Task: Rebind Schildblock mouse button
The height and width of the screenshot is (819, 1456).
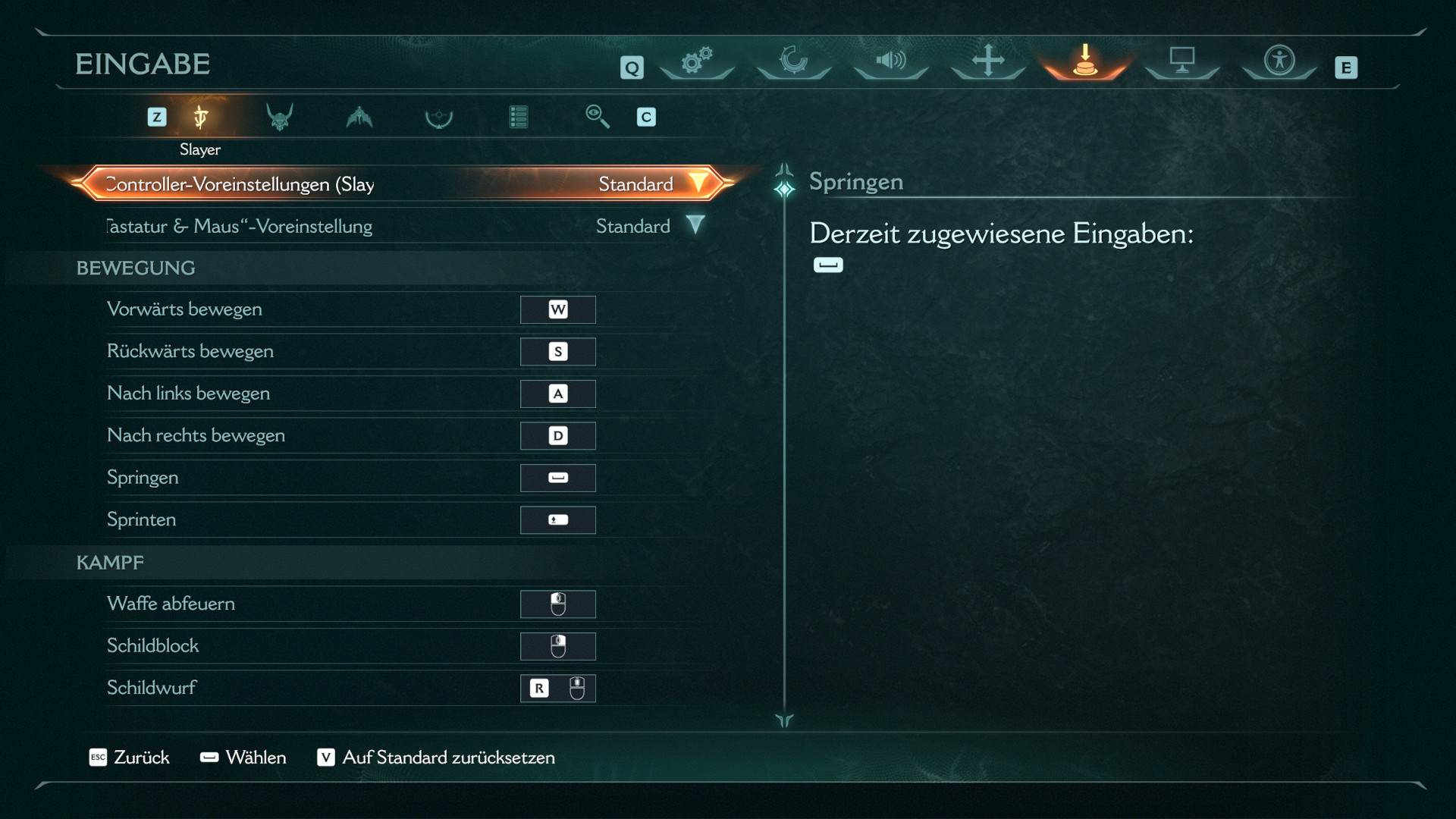Action: pos(558,646)
